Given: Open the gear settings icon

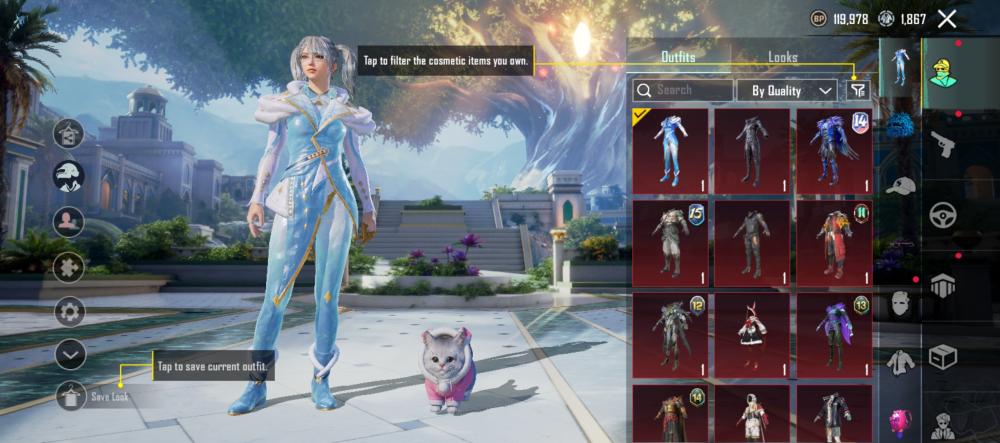Looking at the screenshot, I should [x=70, y=311].
